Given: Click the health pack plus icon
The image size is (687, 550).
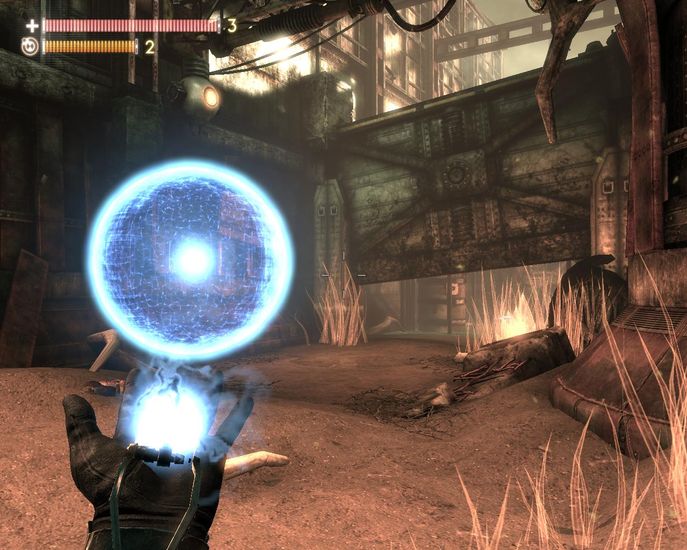Looking at the screenshot, I should tap(32, 26).
